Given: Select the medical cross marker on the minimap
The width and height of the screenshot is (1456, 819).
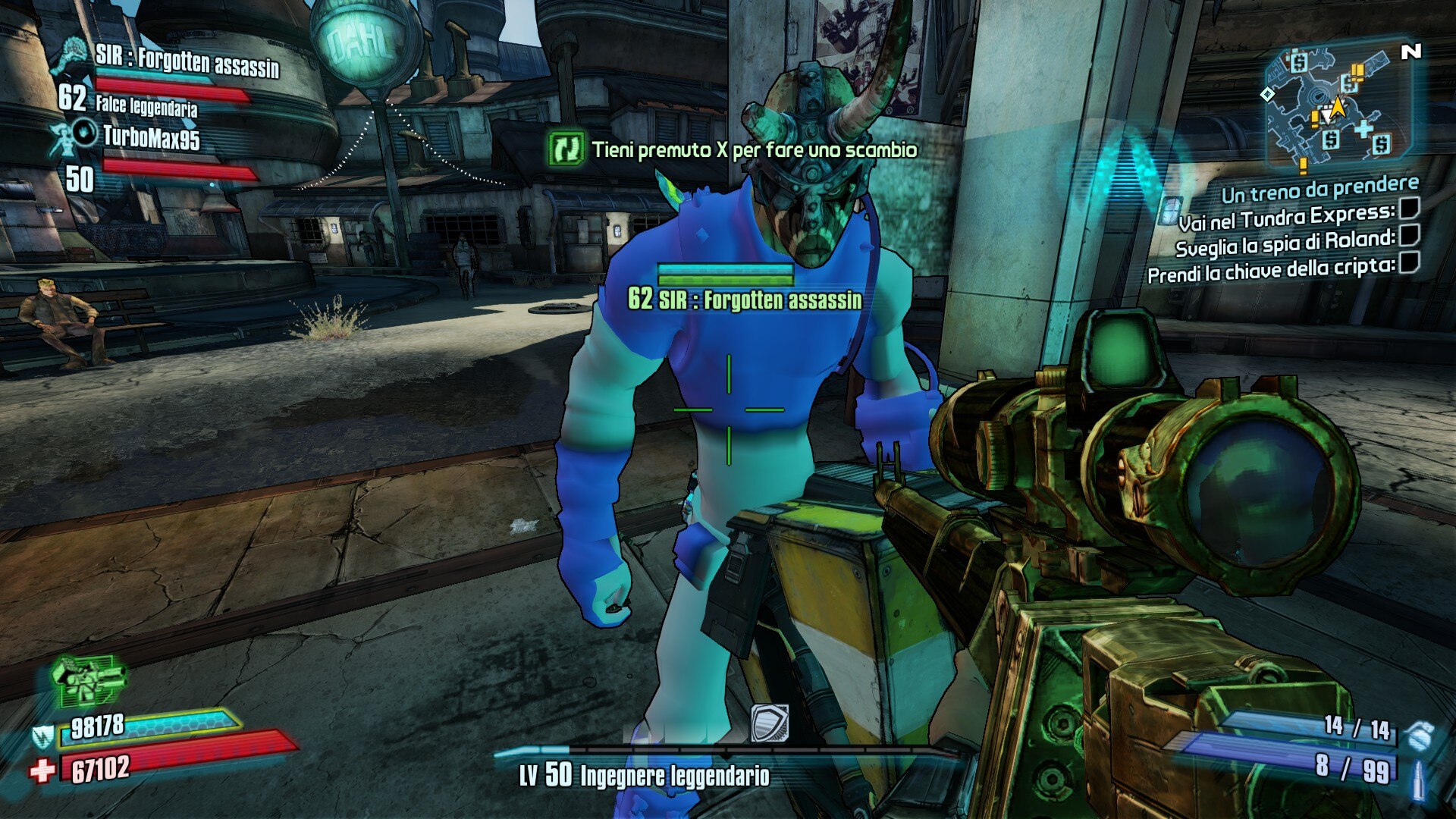Looking at the screenshot, I should (x=1363, y=127).
